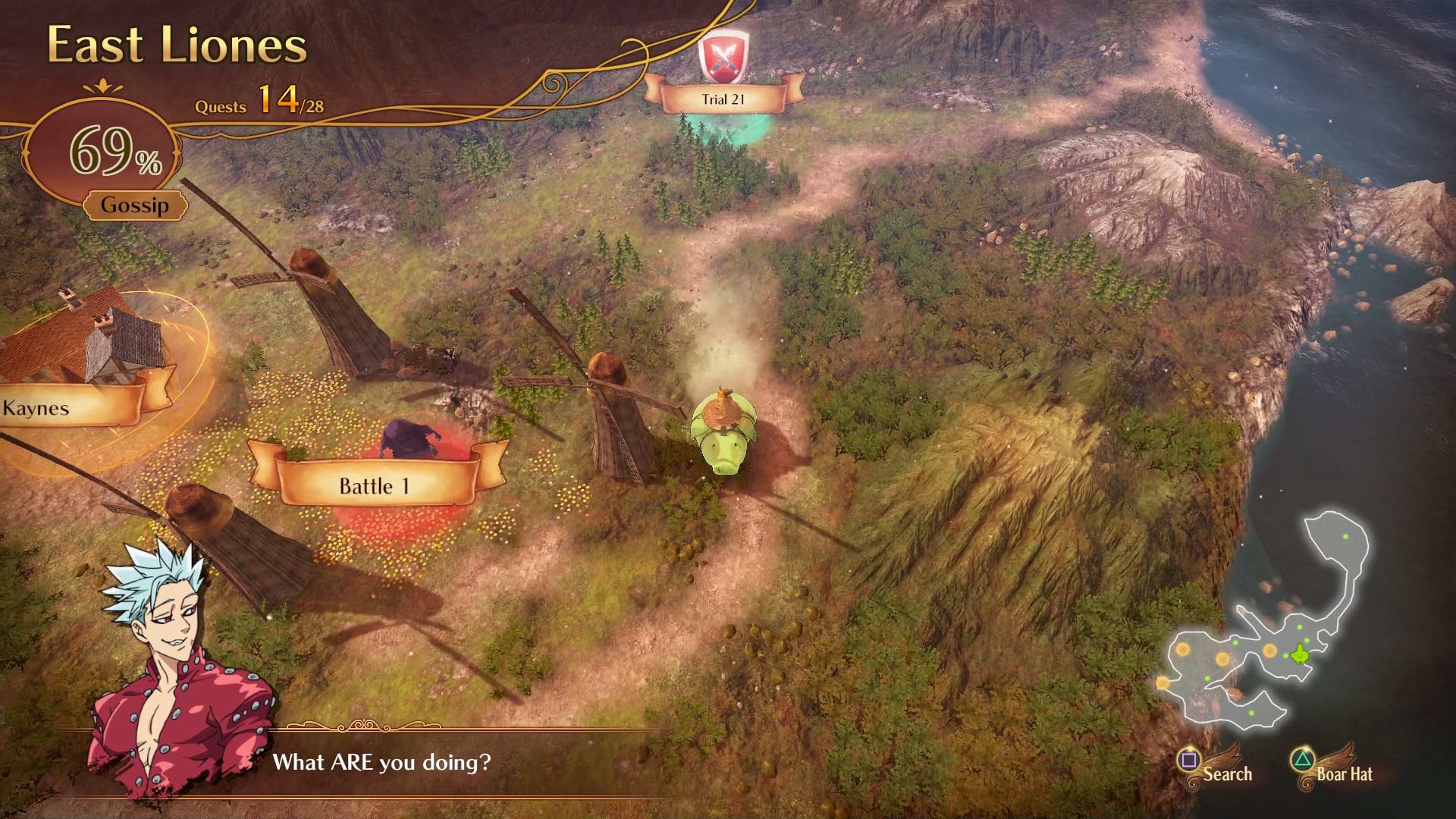Click the green player marker on the minimap
Viewport: 1456px width, 819px height.
click(1300, 655)
